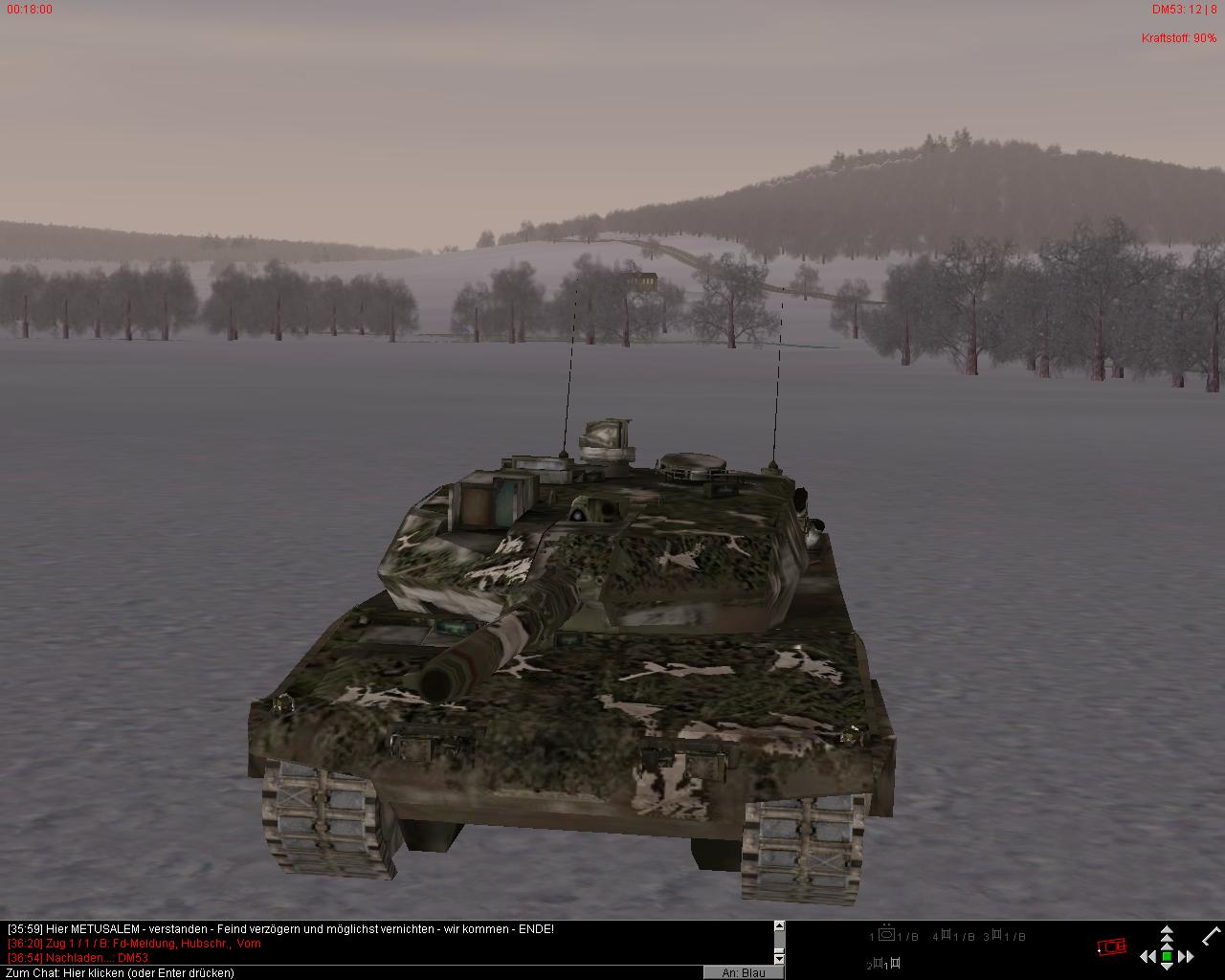Select platoon unit 1 formation icon
The image size is (1225, 980).
click(x=887, y=935)
